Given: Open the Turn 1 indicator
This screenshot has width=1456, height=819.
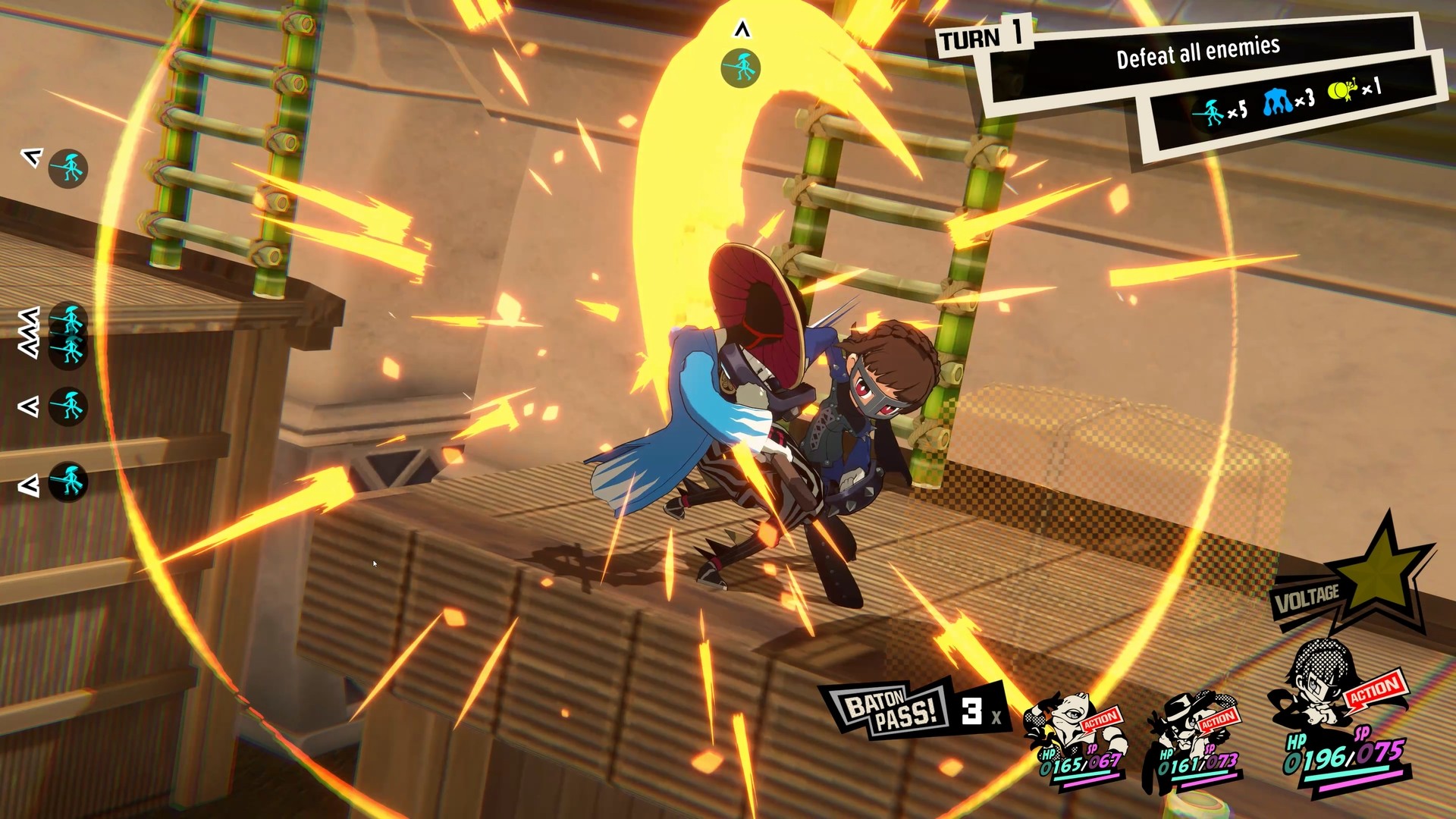Looking at the screenshot, I should pyautogui.click(x=978, y=38).
